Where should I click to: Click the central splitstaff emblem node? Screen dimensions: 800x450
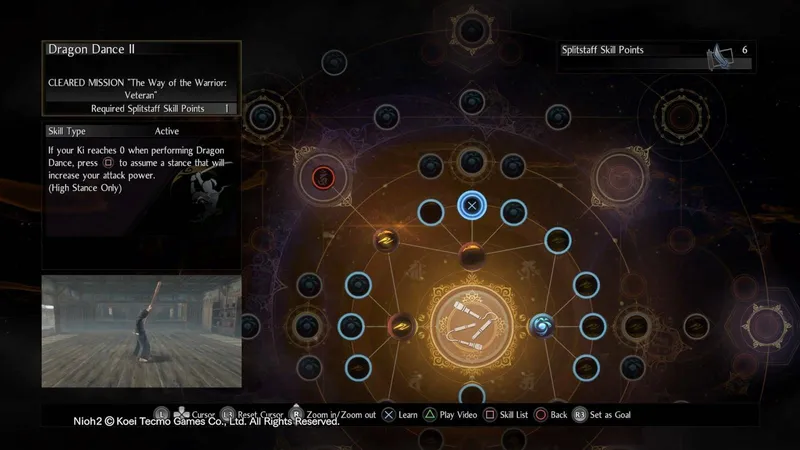coord(472,325)
